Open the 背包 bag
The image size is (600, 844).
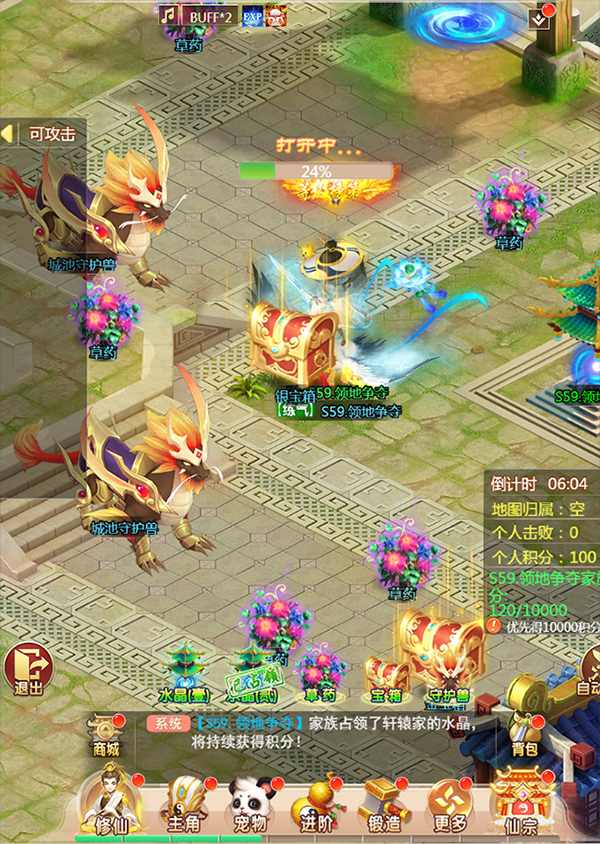521,730
